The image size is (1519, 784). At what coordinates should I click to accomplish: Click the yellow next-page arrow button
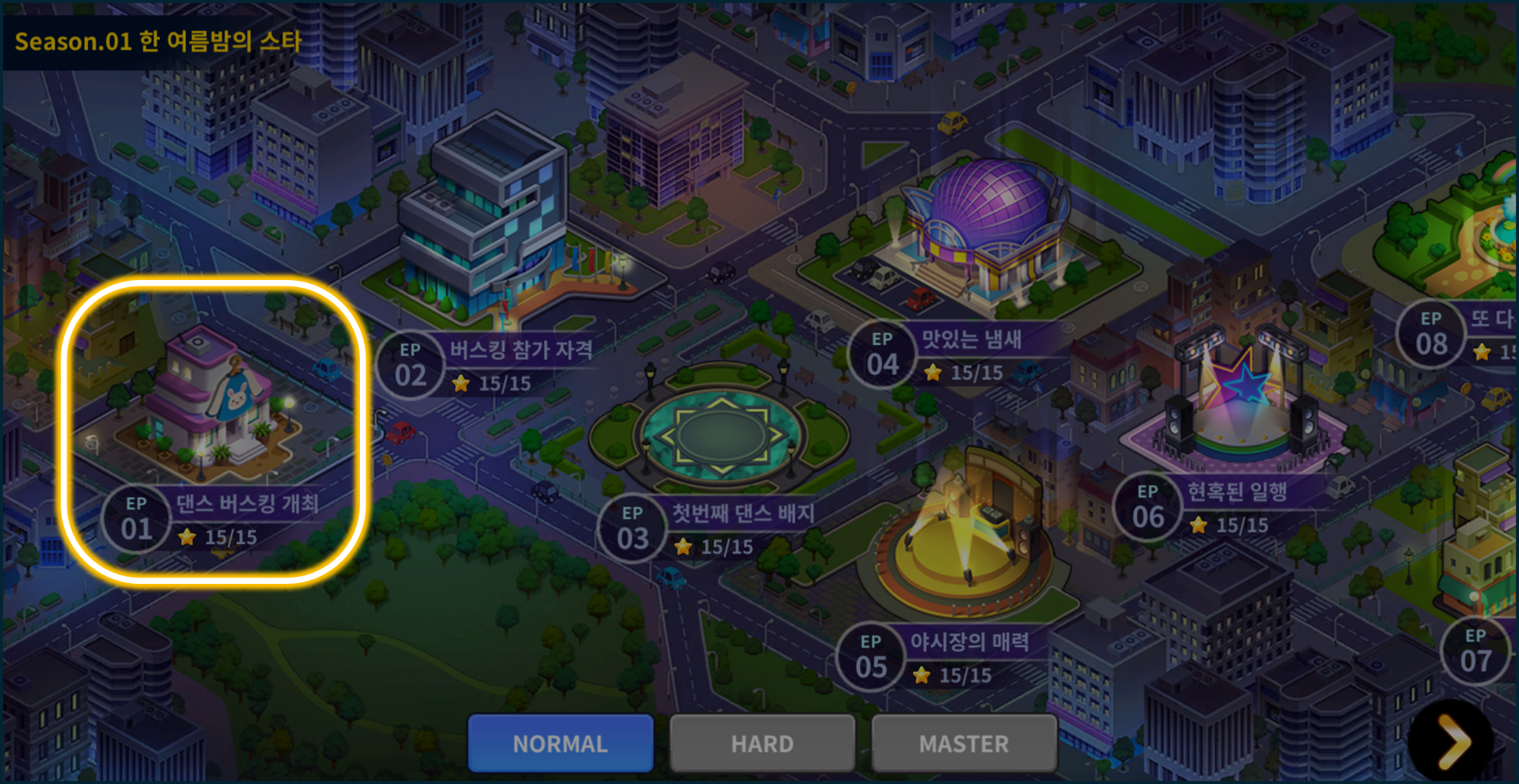[1452, 741]
